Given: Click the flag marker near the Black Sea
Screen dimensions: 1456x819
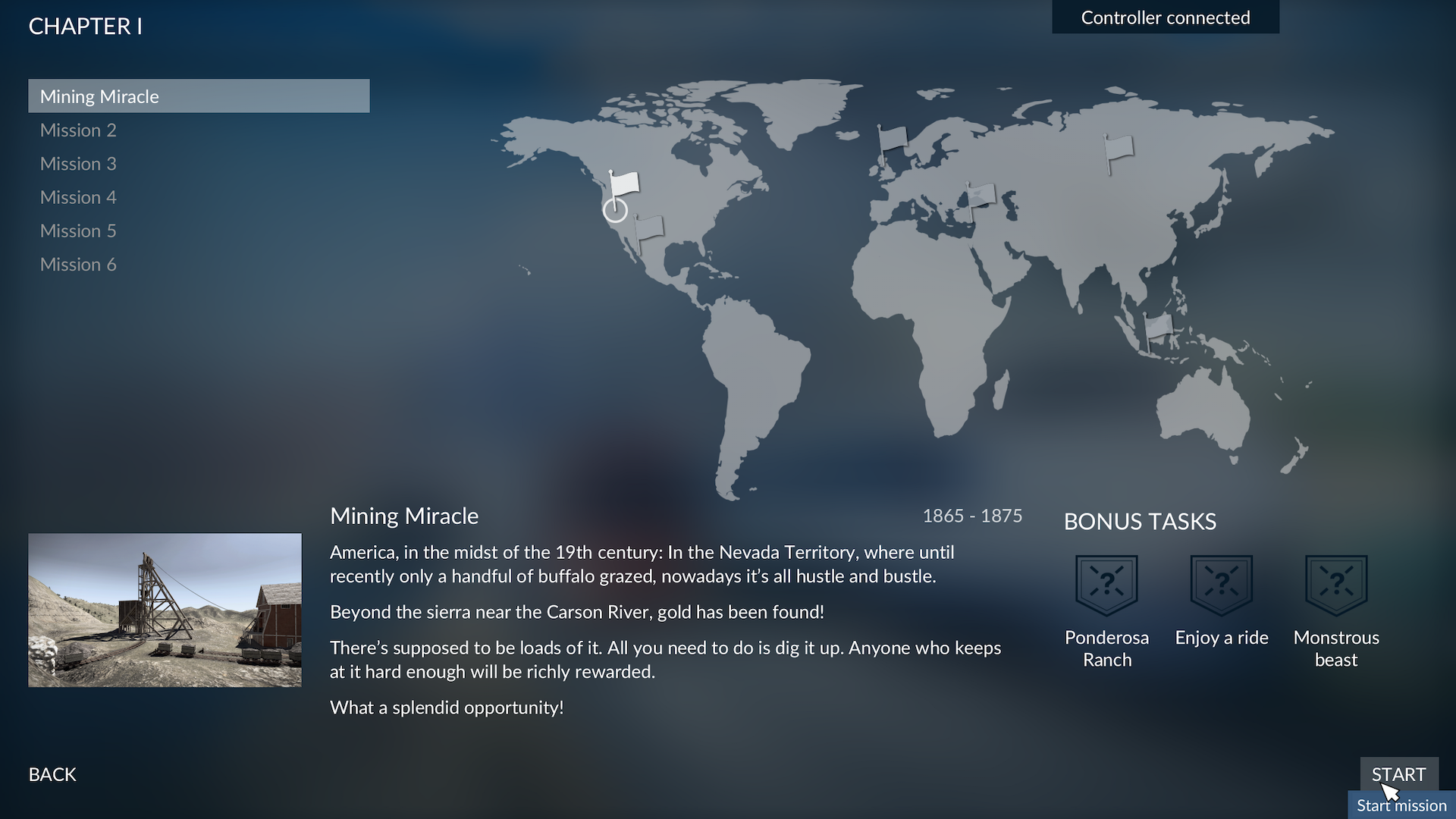Looking at the screenshot, I should pos(979,197).
